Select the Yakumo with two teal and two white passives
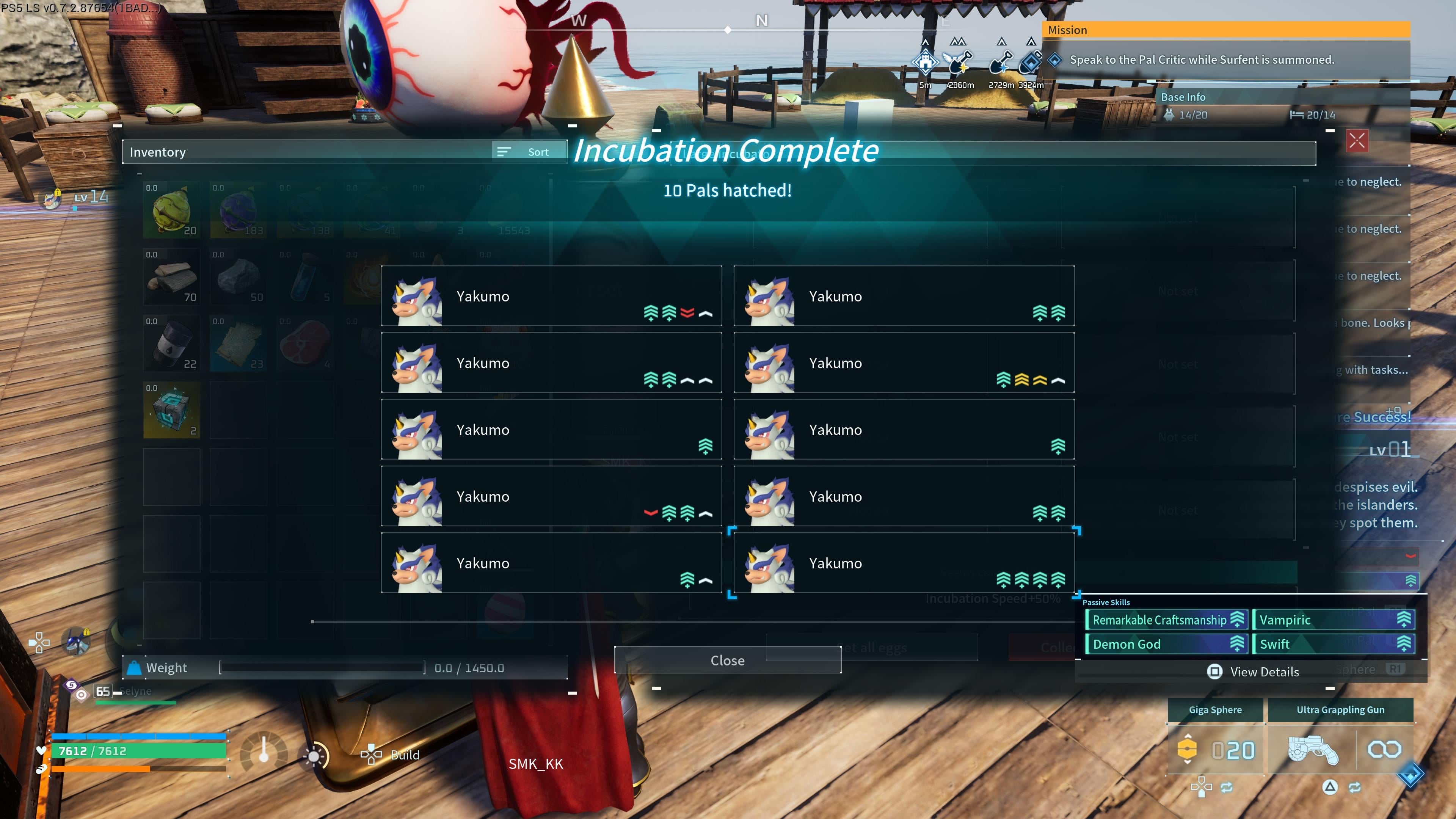The image size is (1456, 819). 551,363
